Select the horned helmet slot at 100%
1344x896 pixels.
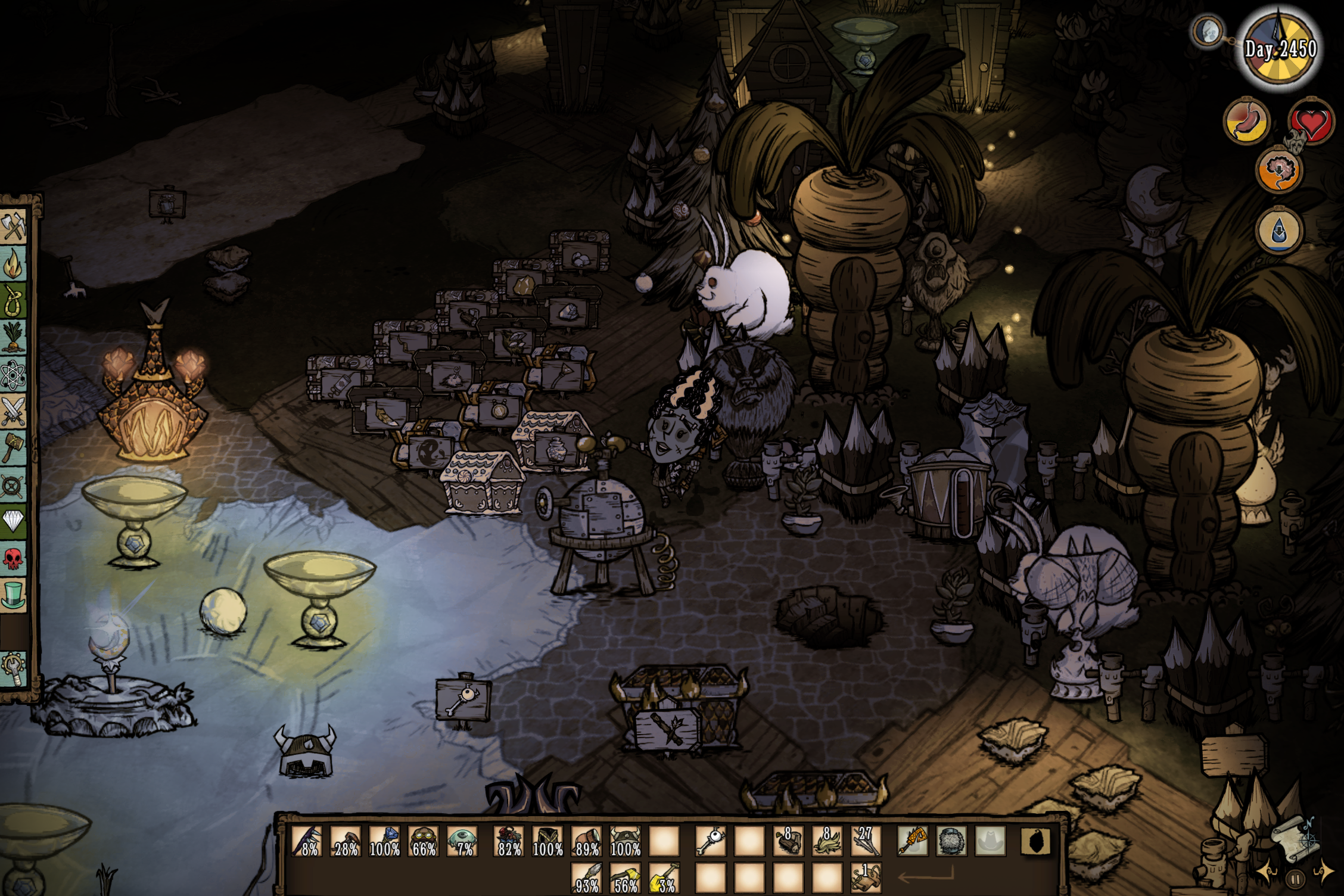[x=625, y=841]
